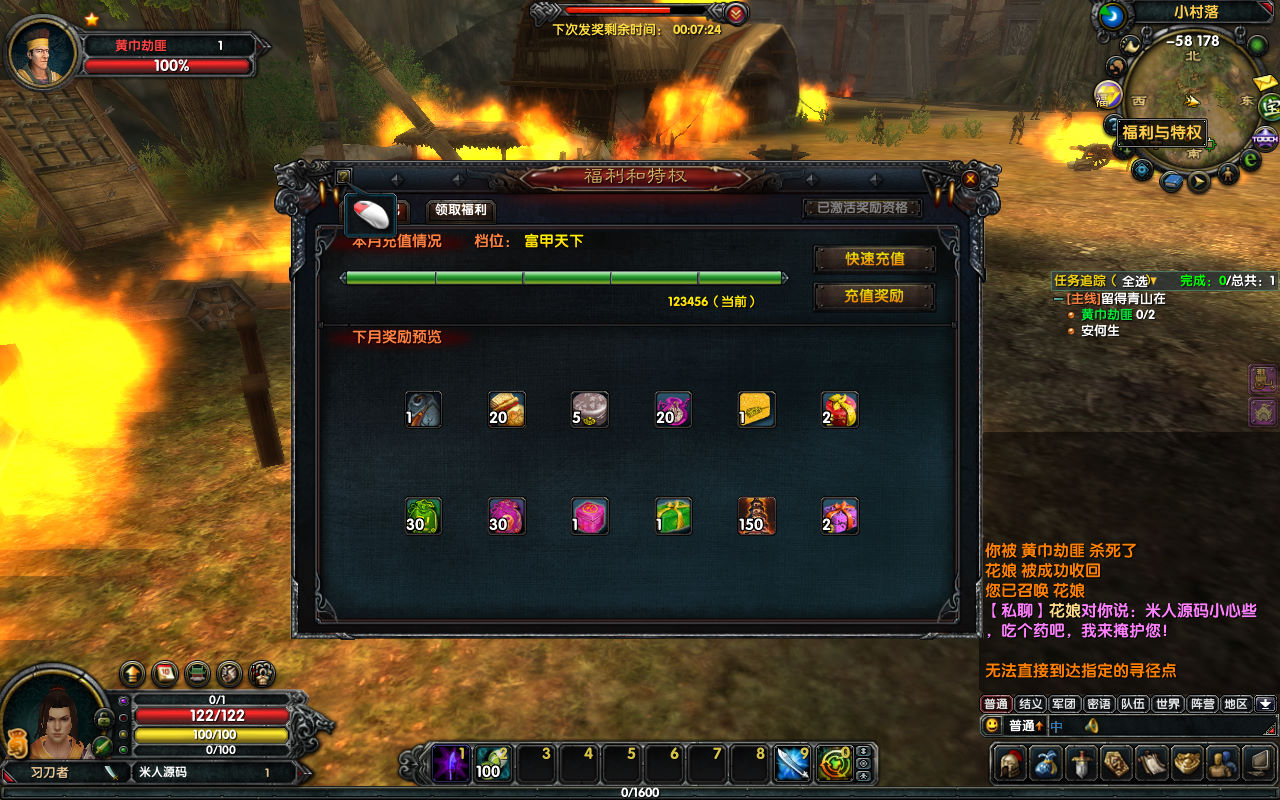This screenshot has width=1280, height=800.
Task: Click the 黄巾劫匪 target portrait
Action: (44, 52)
